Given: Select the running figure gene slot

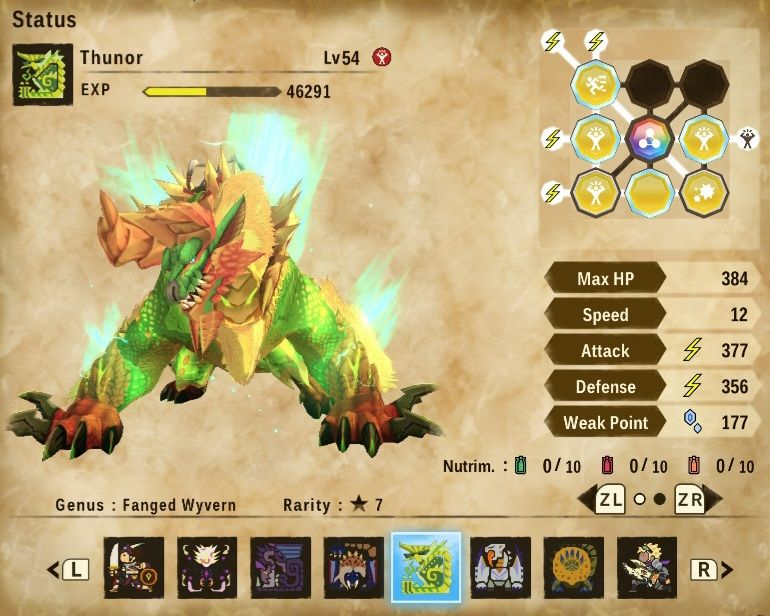Looking at the screenshot, I should click(595, 86).
